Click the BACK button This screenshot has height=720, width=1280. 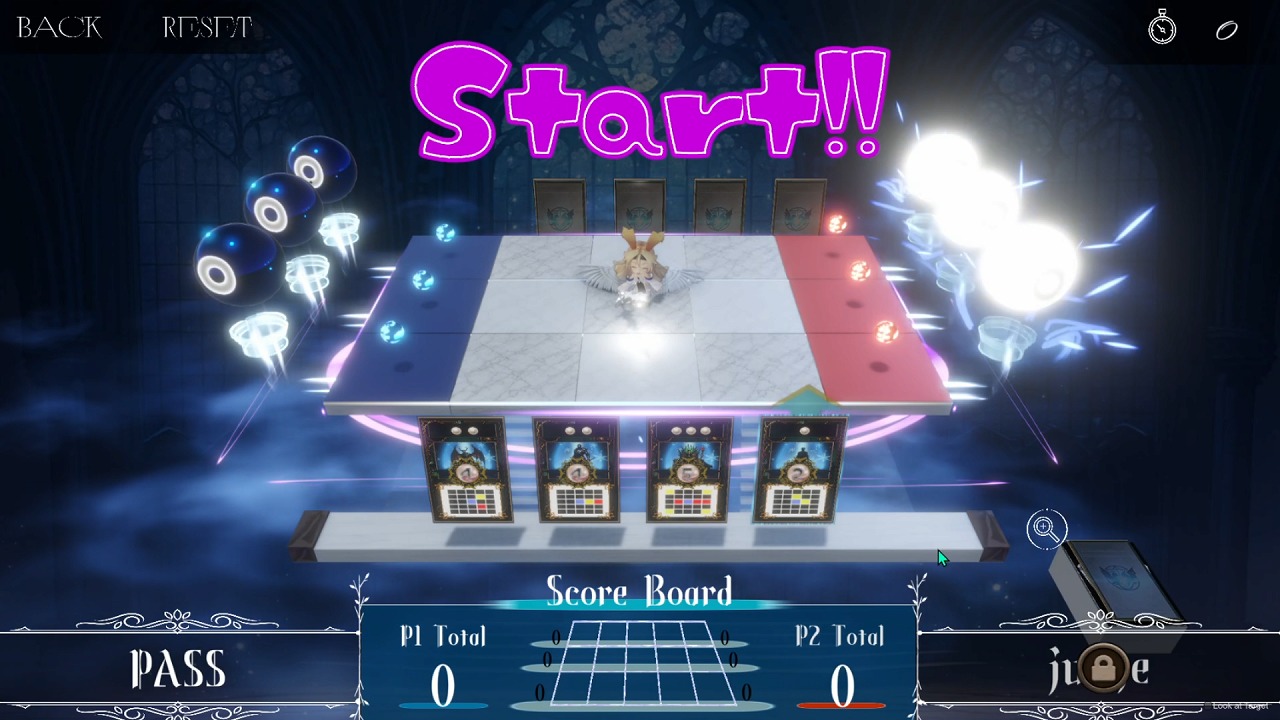(59, 28)
